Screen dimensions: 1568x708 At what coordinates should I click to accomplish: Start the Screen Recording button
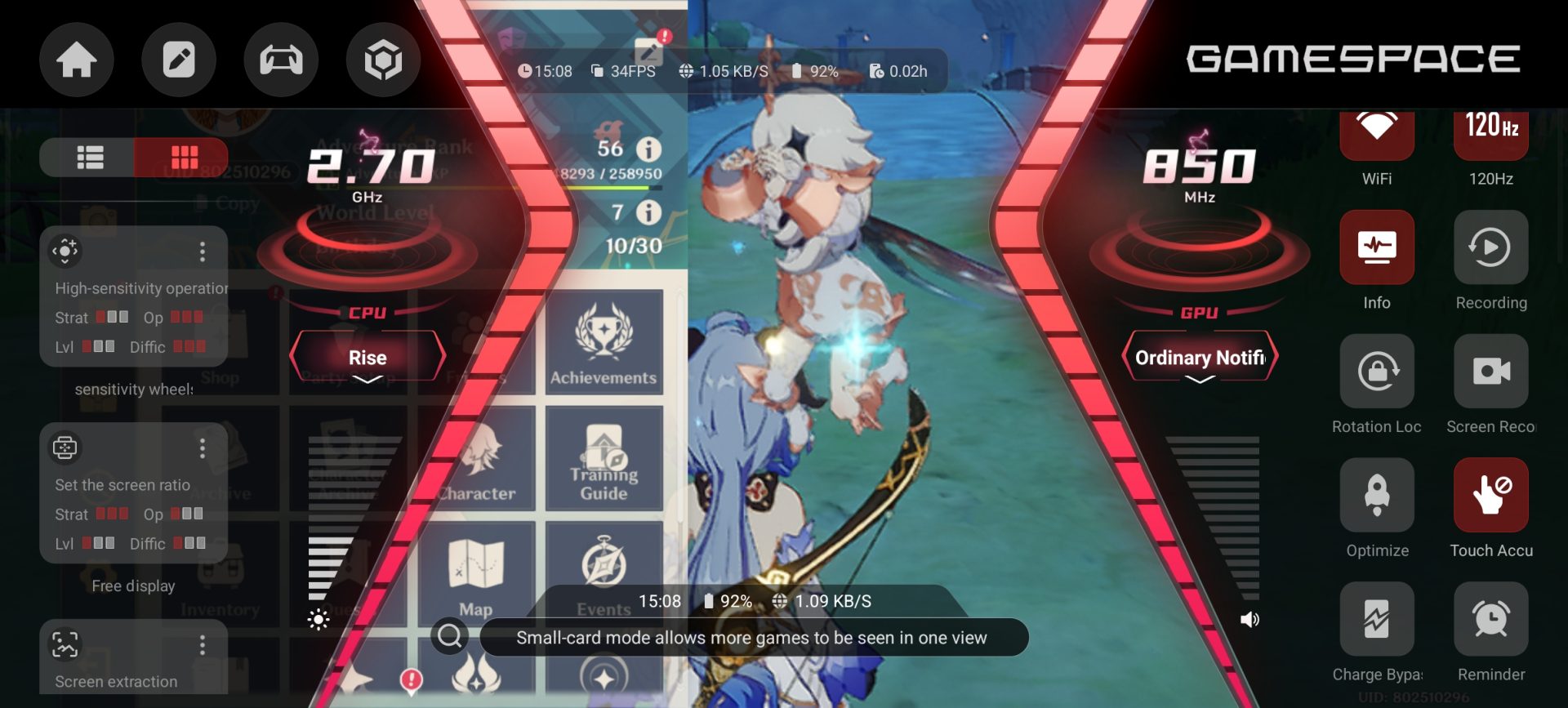click(1491, 372)
